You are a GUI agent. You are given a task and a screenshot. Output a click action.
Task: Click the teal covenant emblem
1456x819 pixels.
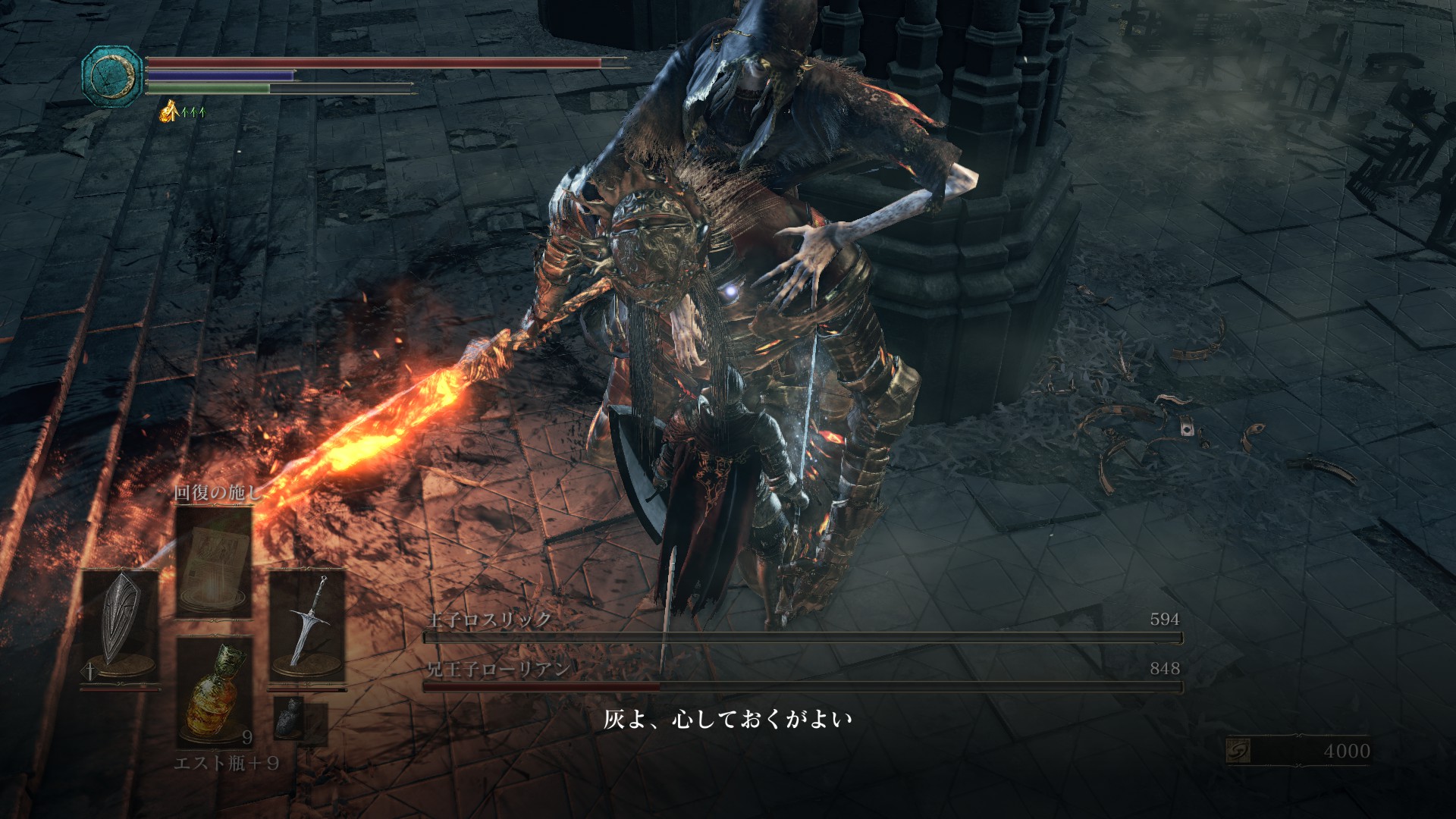[x=112, y=77]
